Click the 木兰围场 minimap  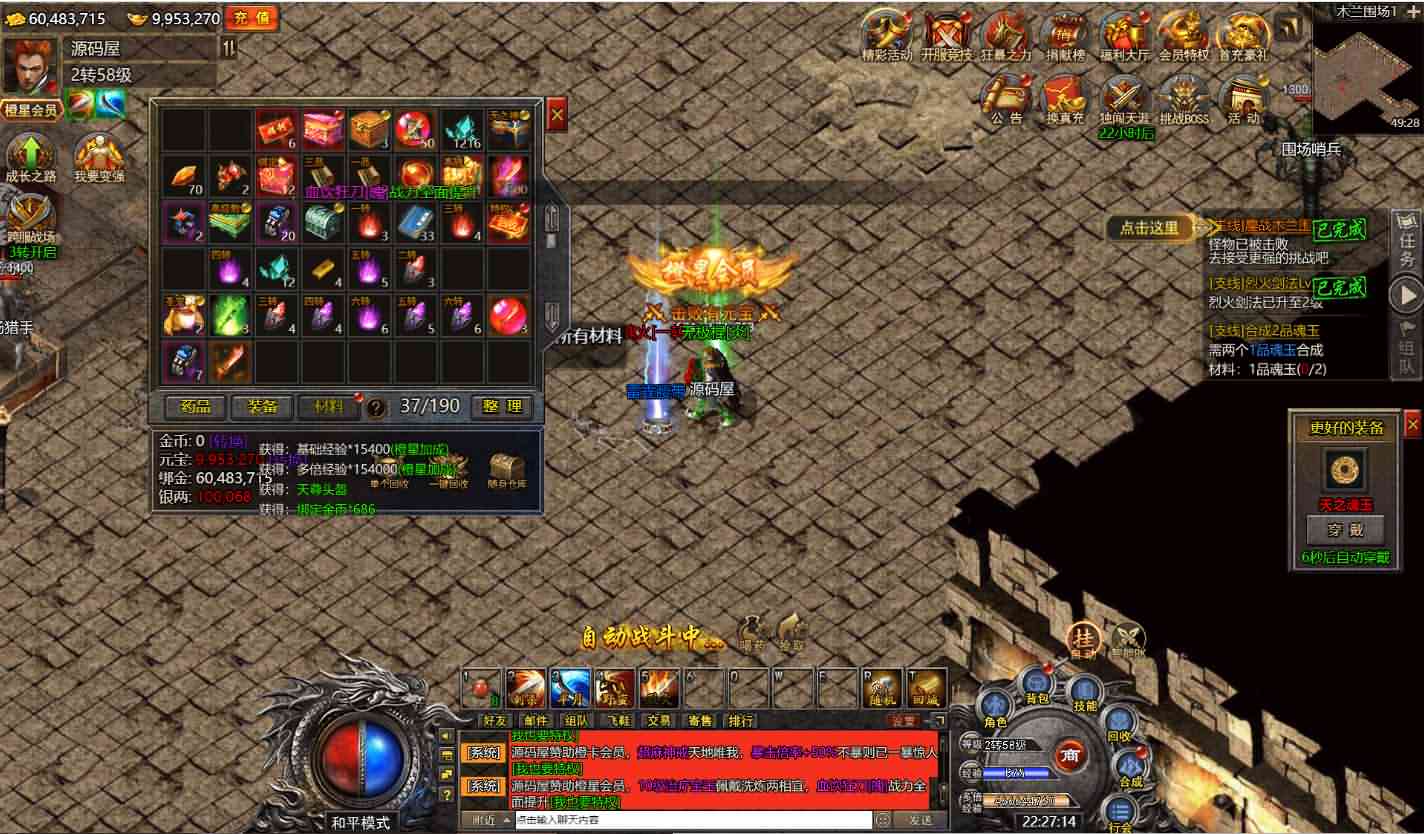tap(1367, 74)
